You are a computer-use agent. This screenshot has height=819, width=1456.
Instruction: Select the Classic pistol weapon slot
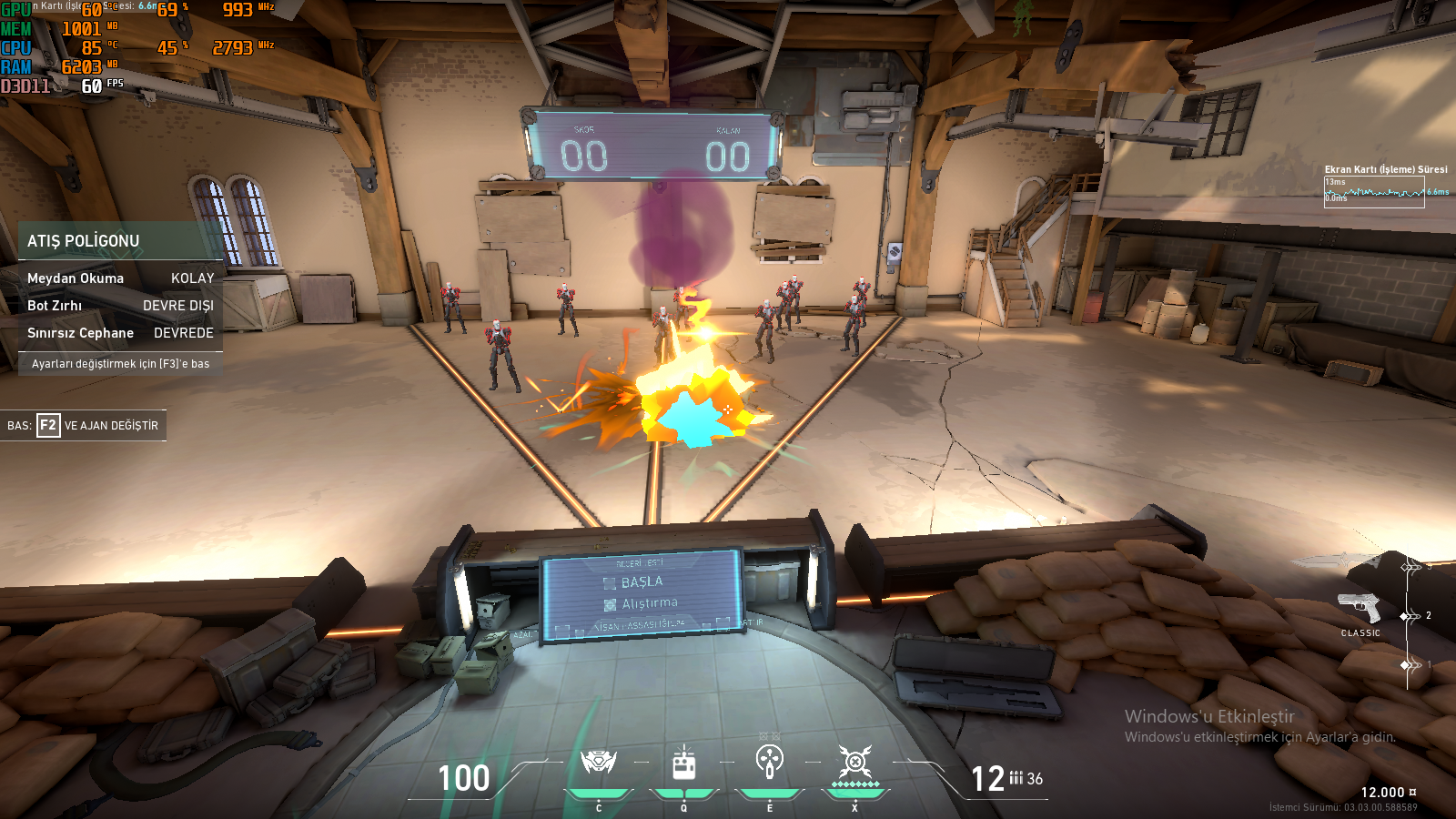click(1360, 609)
